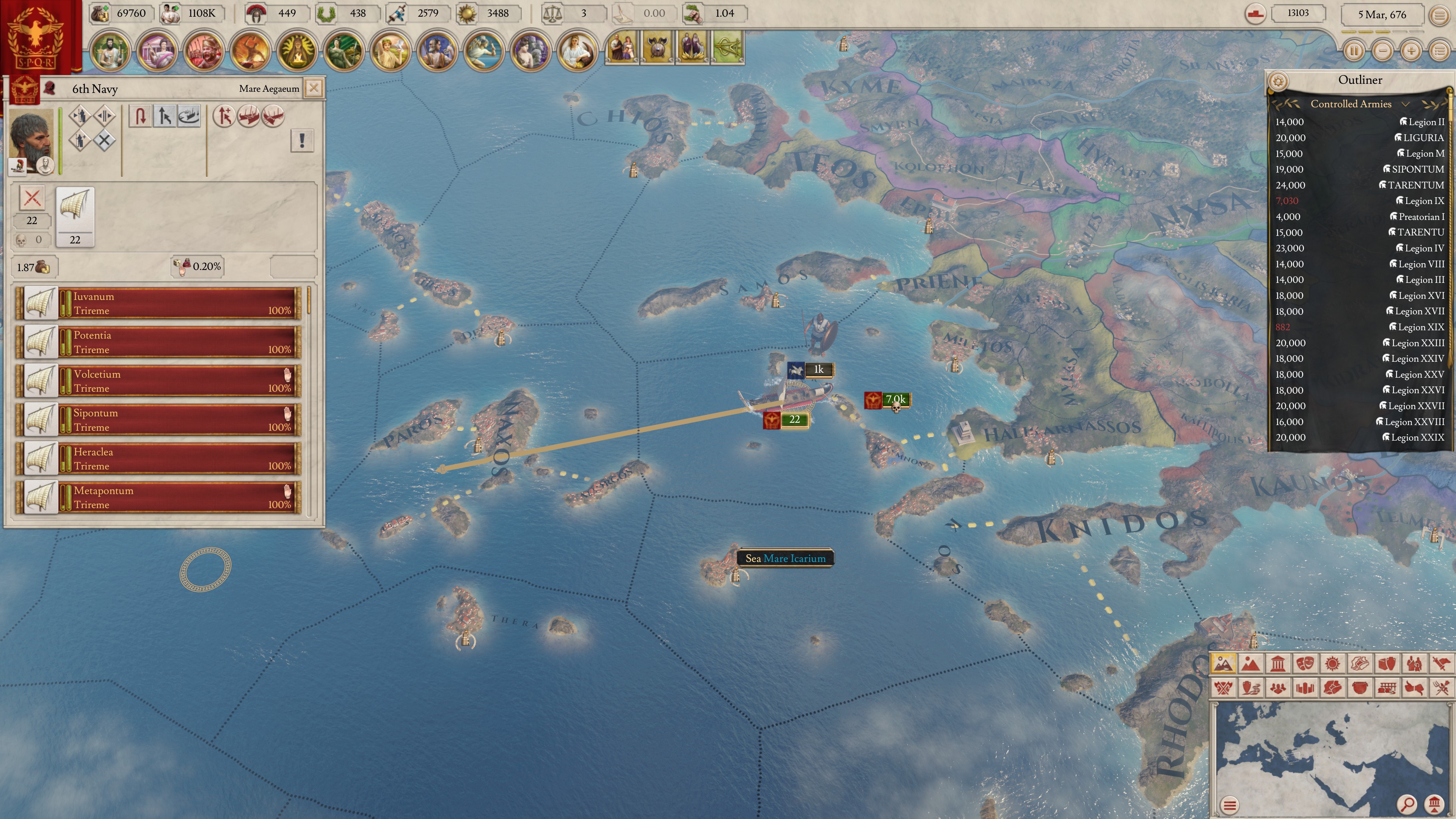Expand the Controlled Armies dropdown
The height and width of the screenshot is (819, 1456).
tap(1405, 104)
